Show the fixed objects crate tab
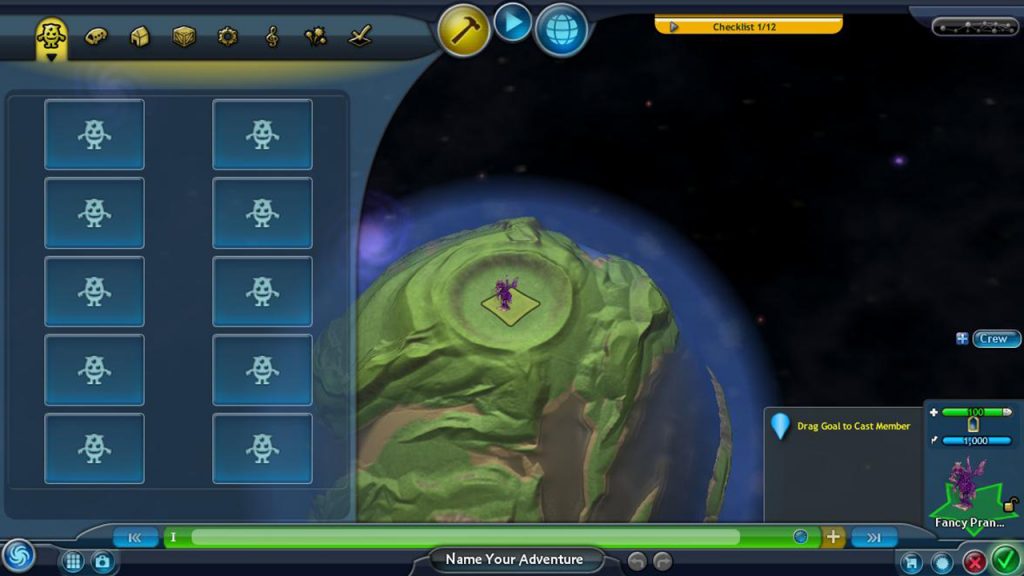This screenshot has height=576, width=1024. tap(184, 37)
